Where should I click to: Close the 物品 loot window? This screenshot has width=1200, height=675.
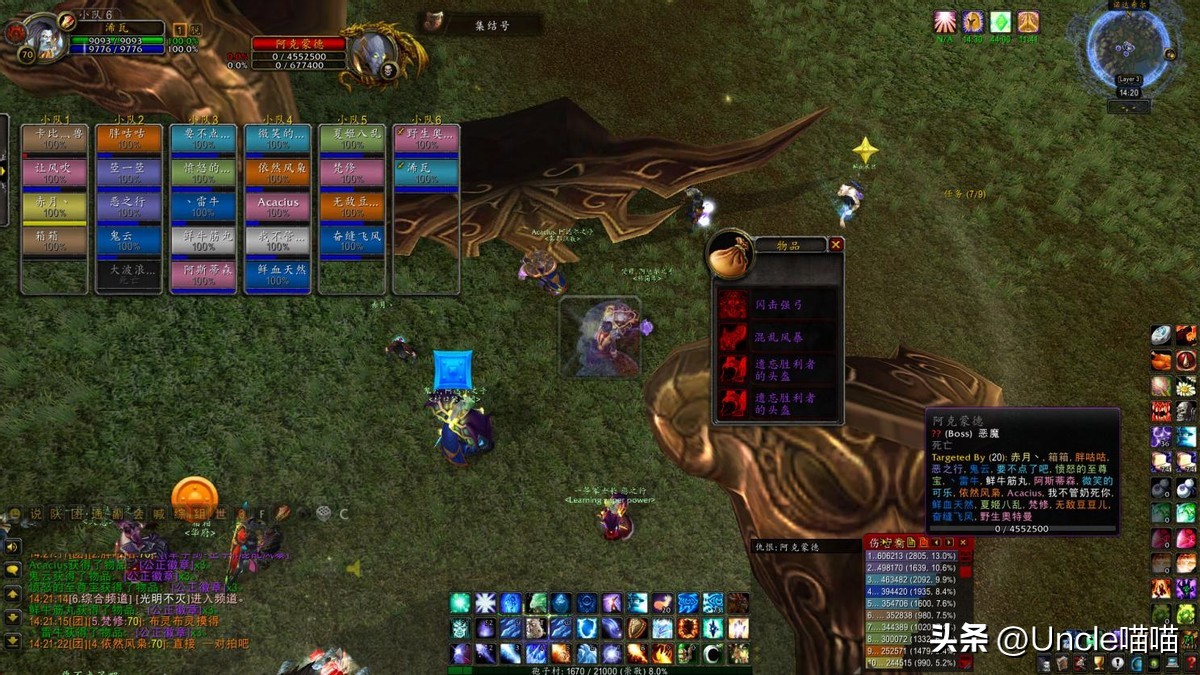[836, 244]
